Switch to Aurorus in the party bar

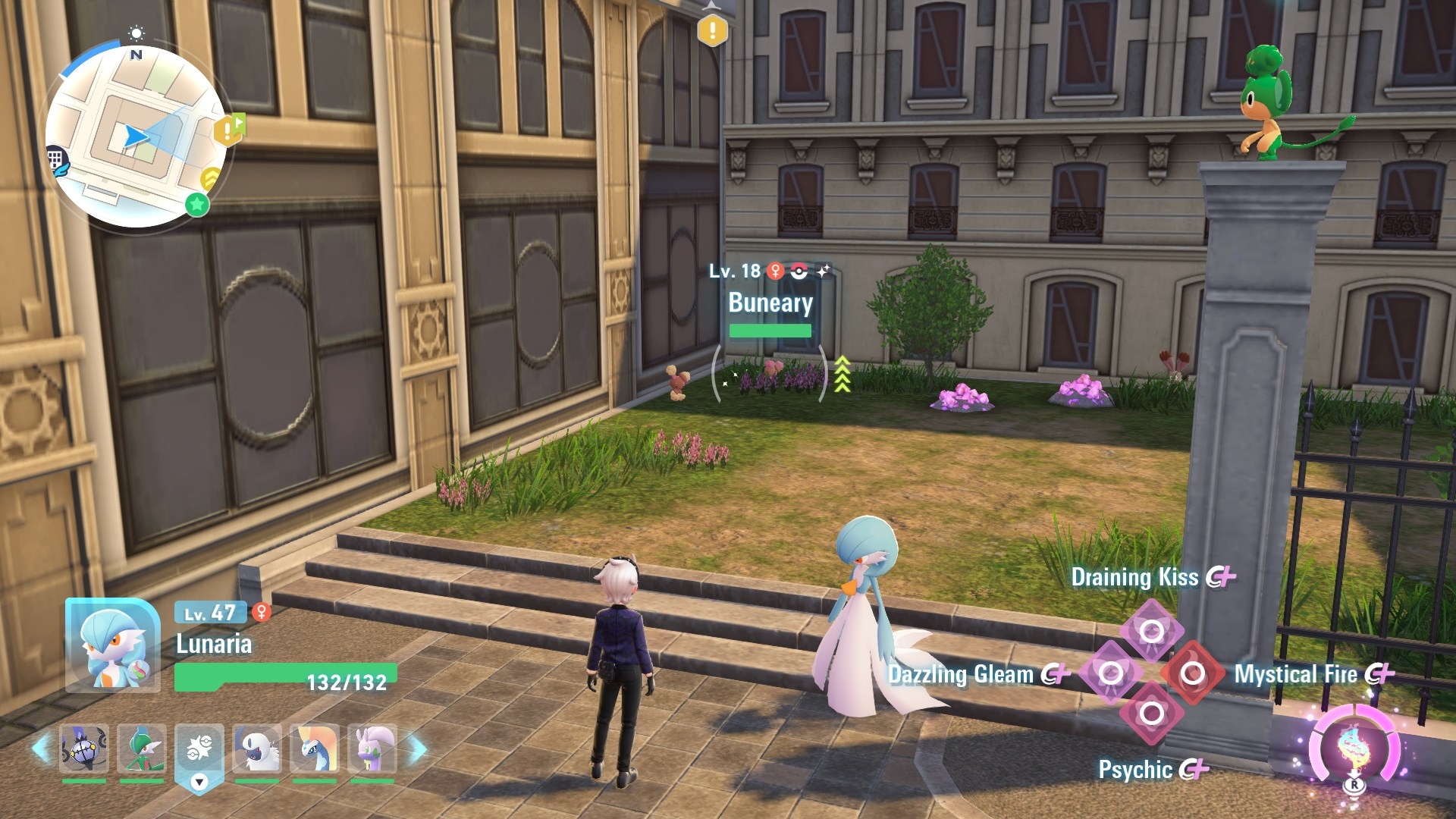[x=314, y=748]
